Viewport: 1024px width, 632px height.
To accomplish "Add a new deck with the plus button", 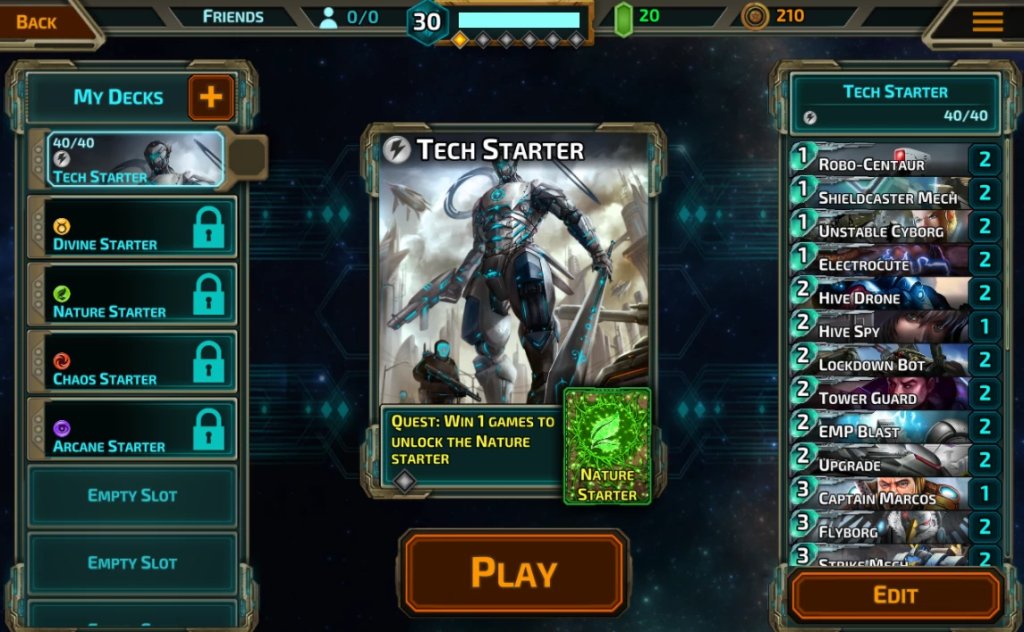I will [x=212, y=97].
